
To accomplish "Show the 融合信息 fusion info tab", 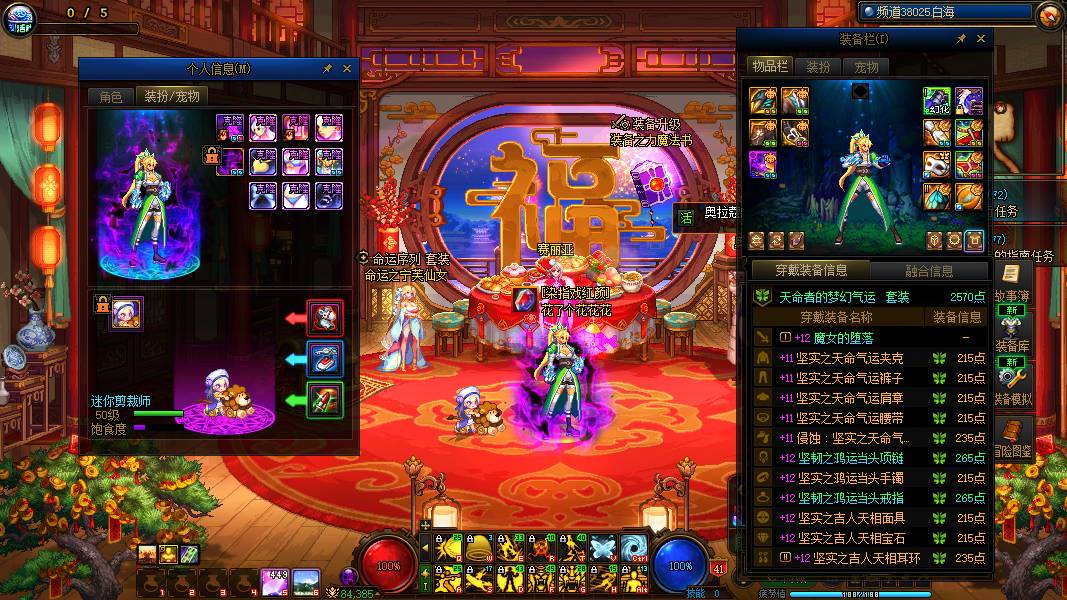I will [929, 270].
